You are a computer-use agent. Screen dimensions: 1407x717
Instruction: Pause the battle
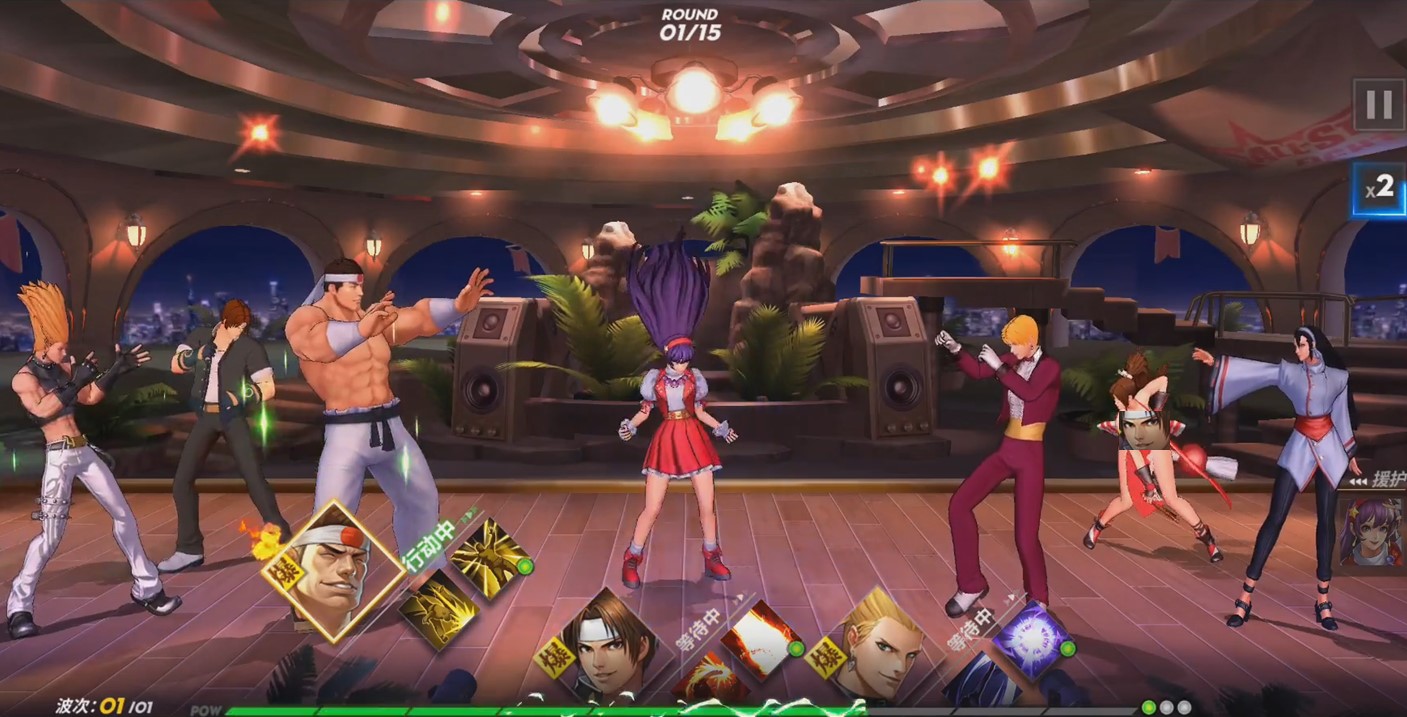pos(1378,105)
